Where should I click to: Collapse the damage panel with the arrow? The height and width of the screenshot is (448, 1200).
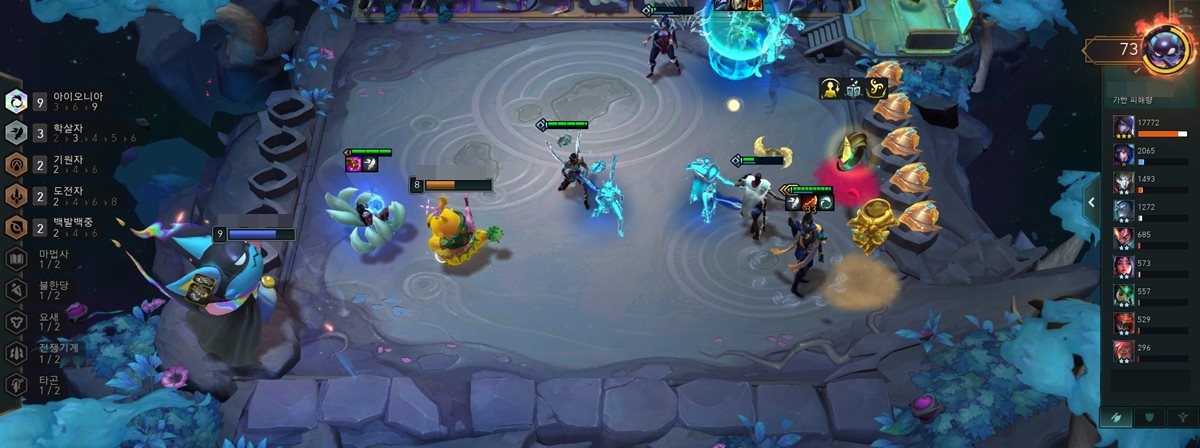click(1091, 203)
